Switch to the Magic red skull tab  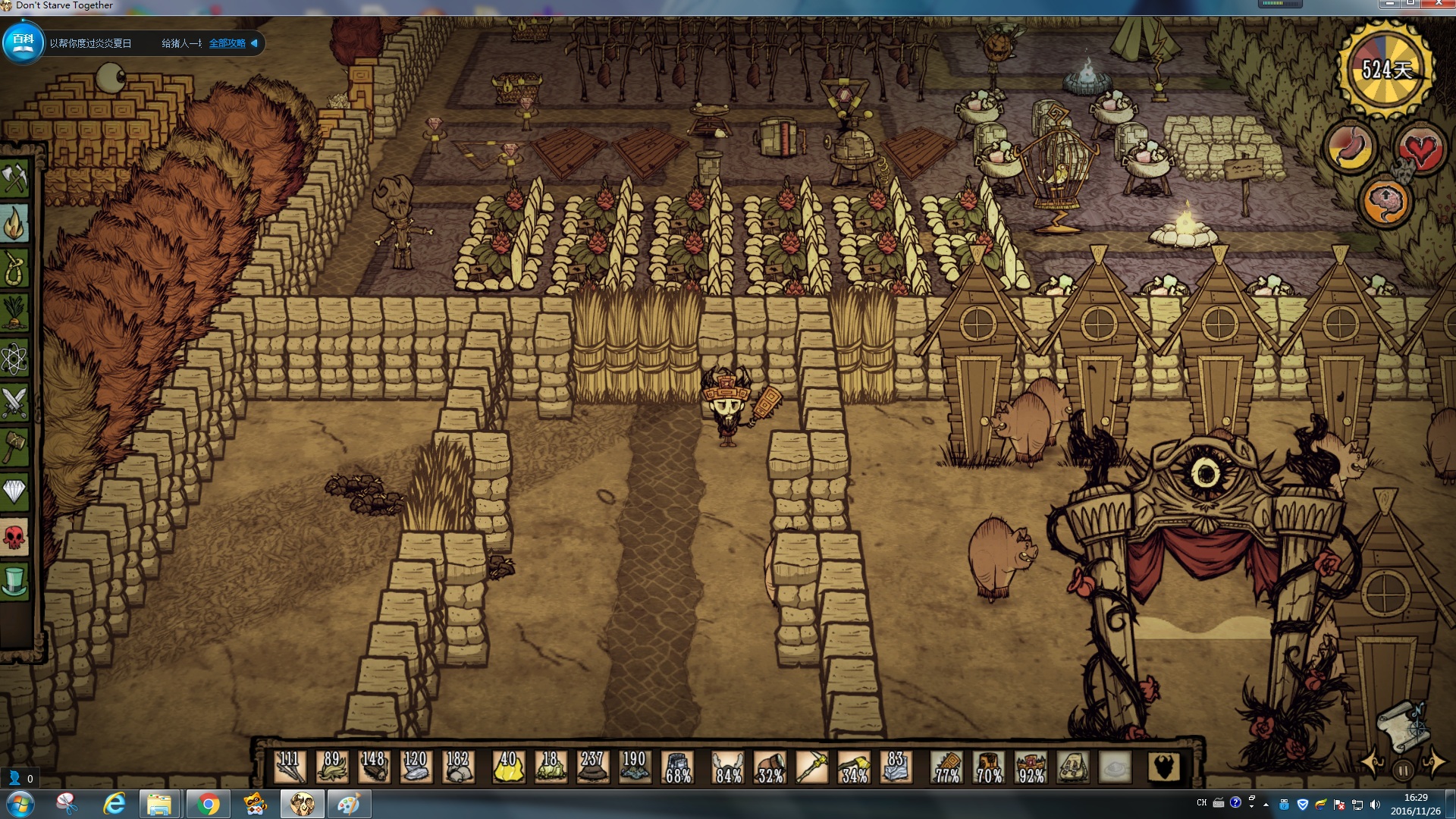click(x=14, y=537)
